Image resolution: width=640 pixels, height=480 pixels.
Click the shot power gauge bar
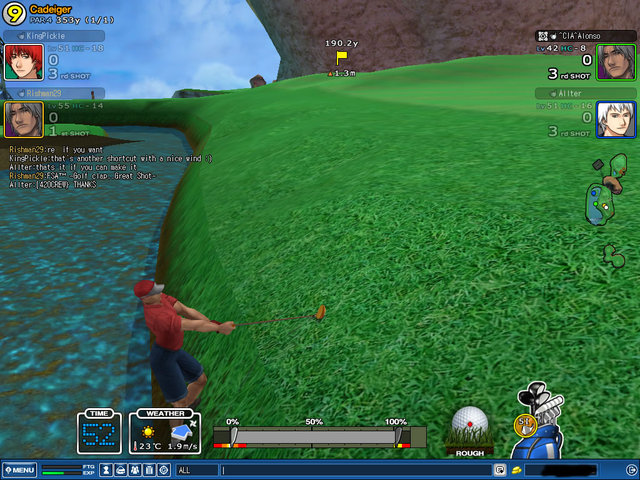click(315, 437)
